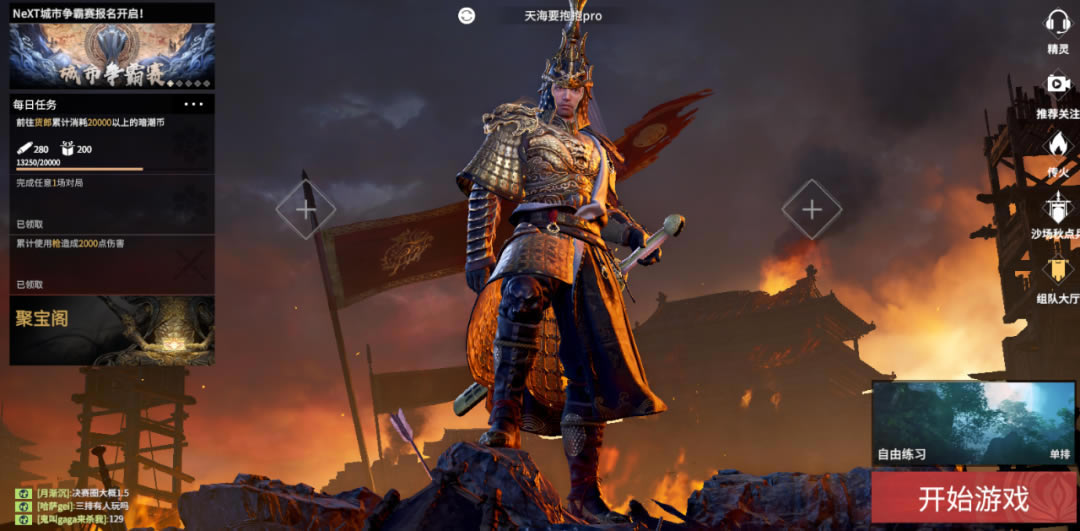Open the 聚宝阁 treasure banner

tap(112, 330)
